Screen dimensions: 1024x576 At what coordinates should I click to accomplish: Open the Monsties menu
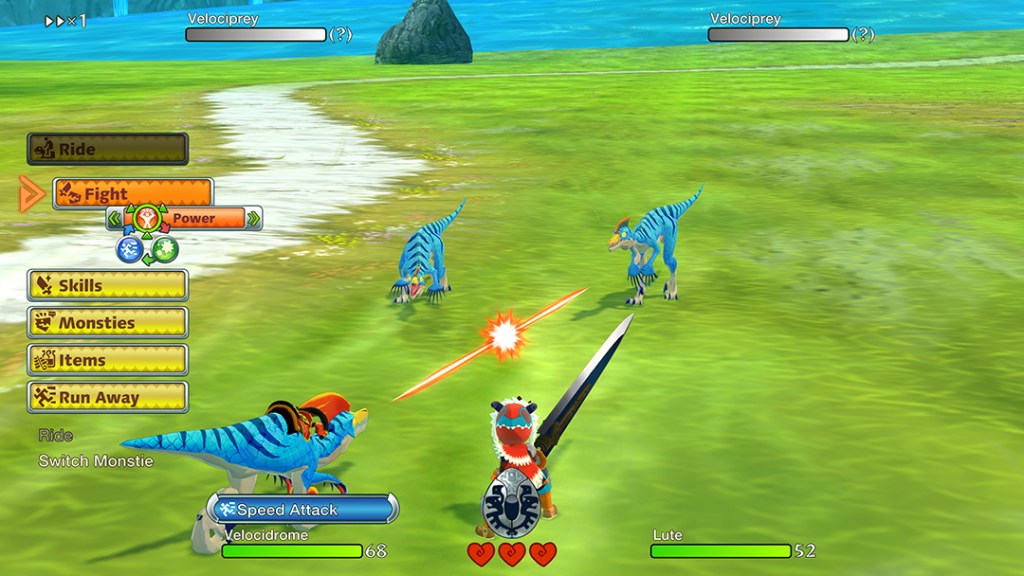click(107, 322)
